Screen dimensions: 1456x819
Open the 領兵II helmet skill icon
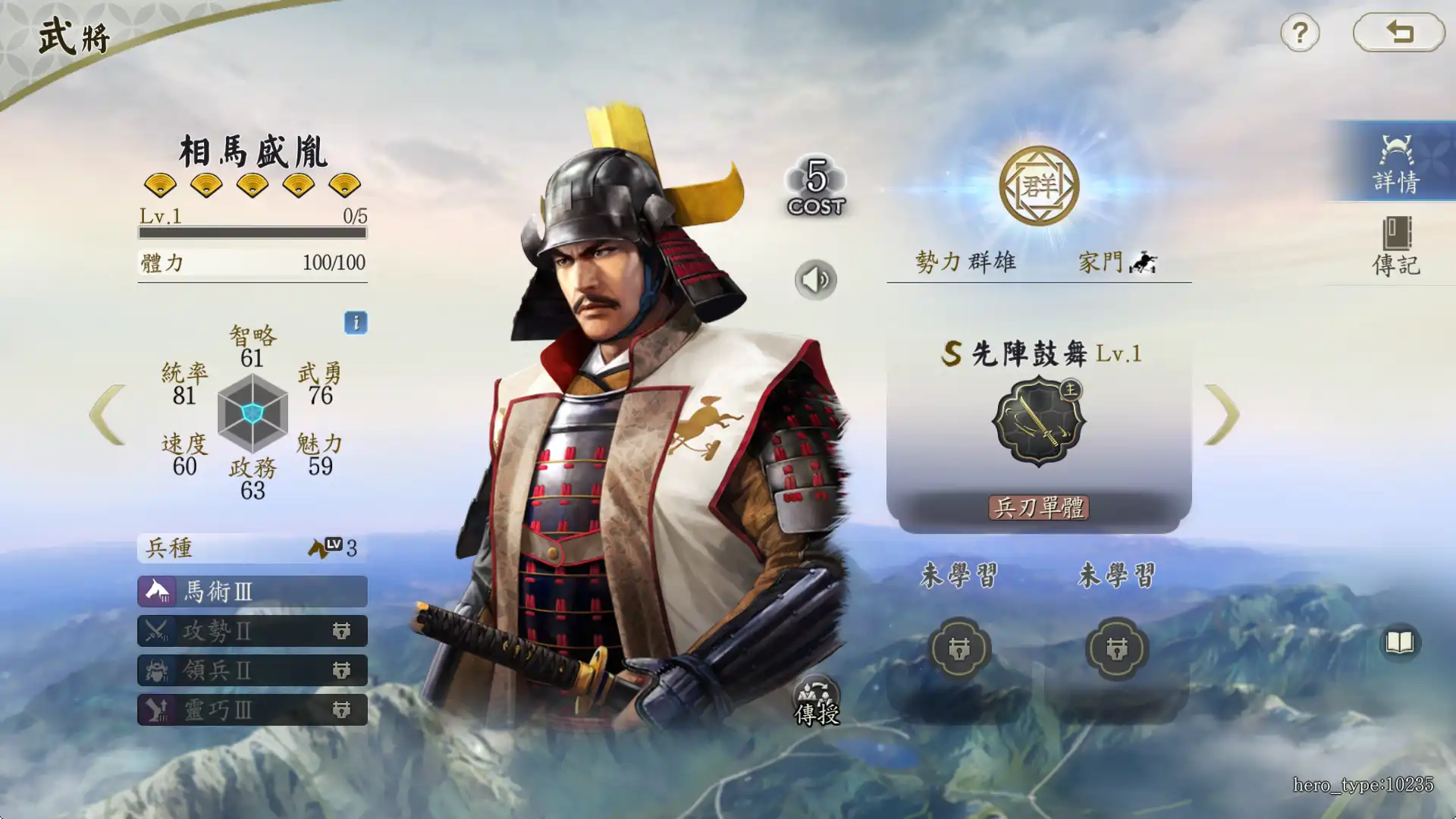157,671
